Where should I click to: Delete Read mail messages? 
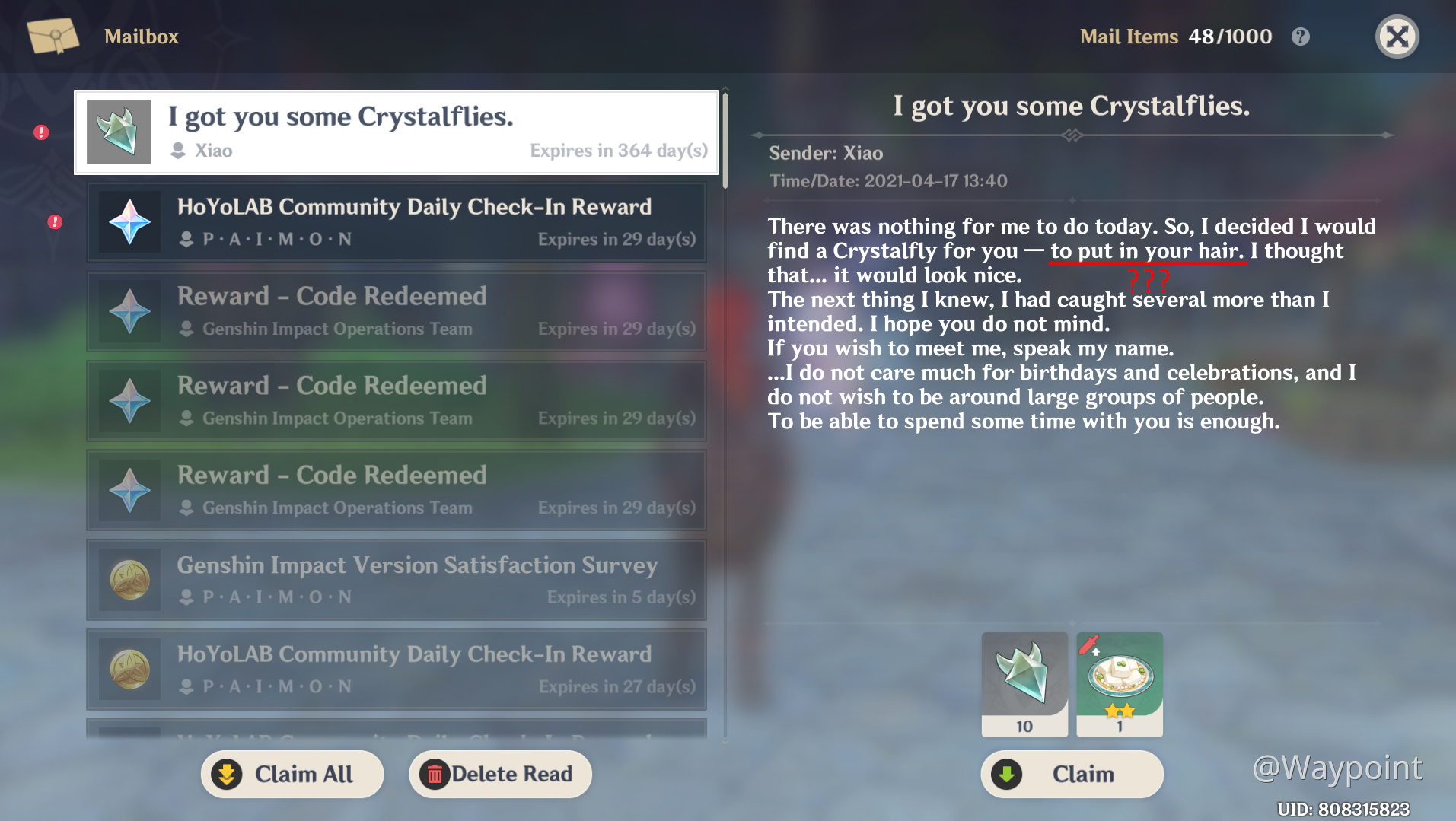coord(500,774)
